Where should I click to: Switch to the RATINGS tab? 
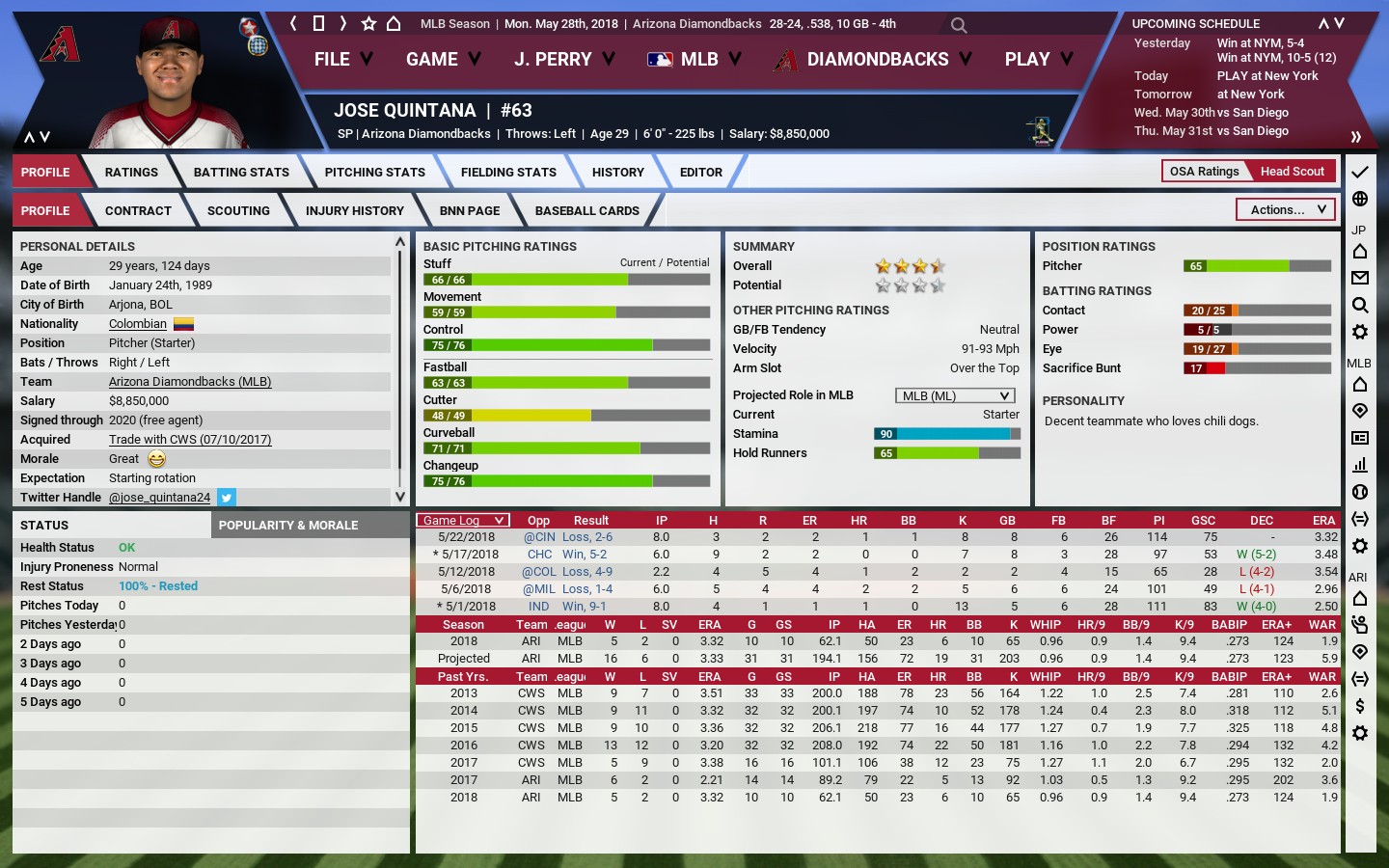[131, 173]
